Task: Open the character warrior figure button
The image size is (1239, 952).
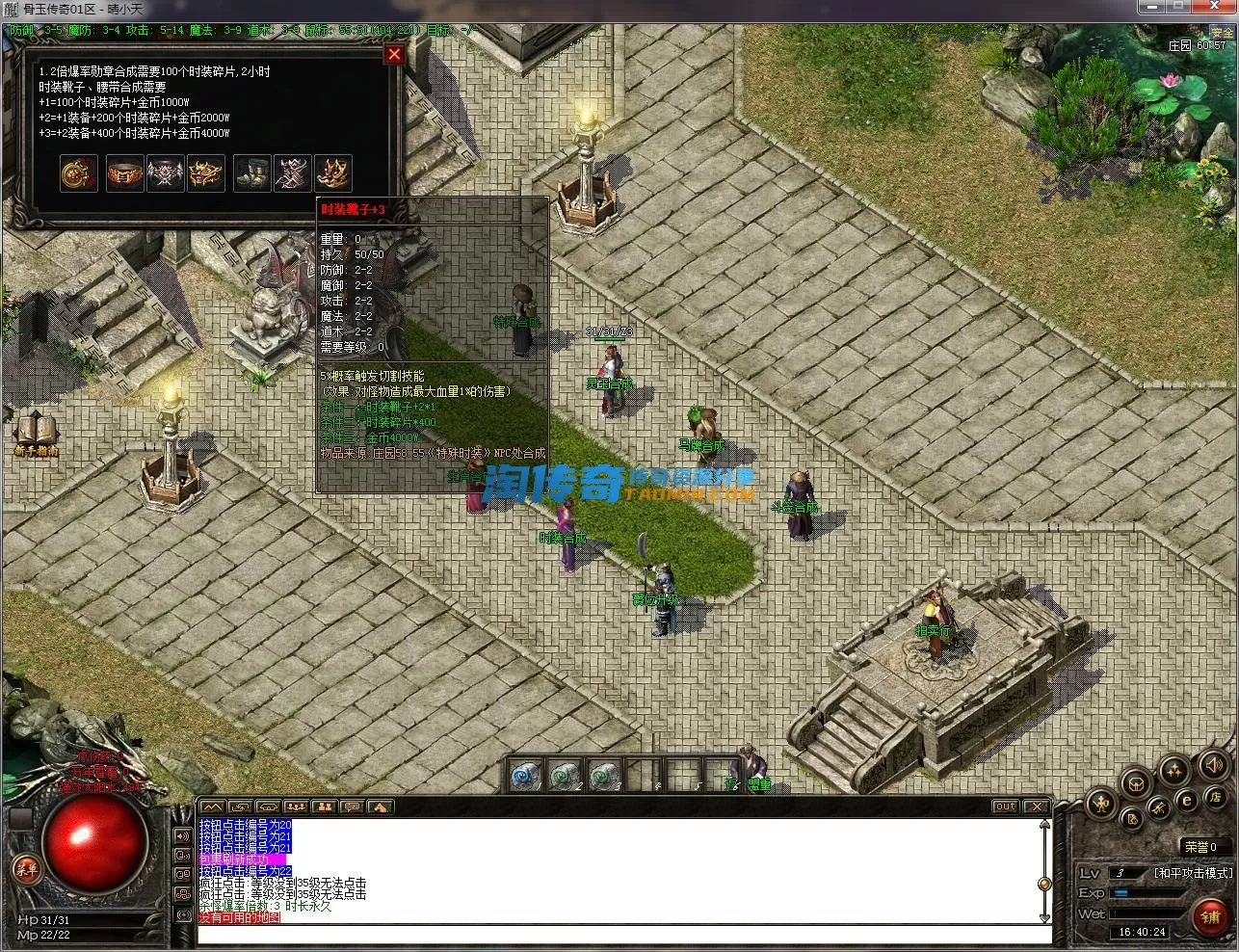Action: 1101,803
